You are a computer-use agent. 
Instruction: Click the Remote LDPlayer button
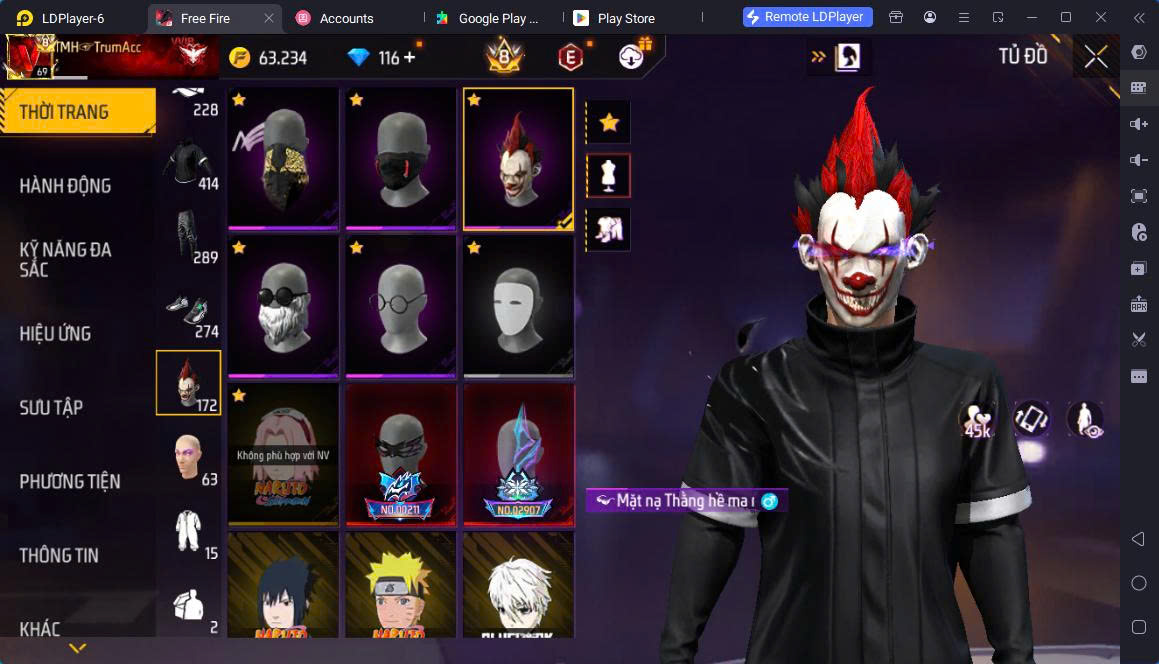click(808, 17)
